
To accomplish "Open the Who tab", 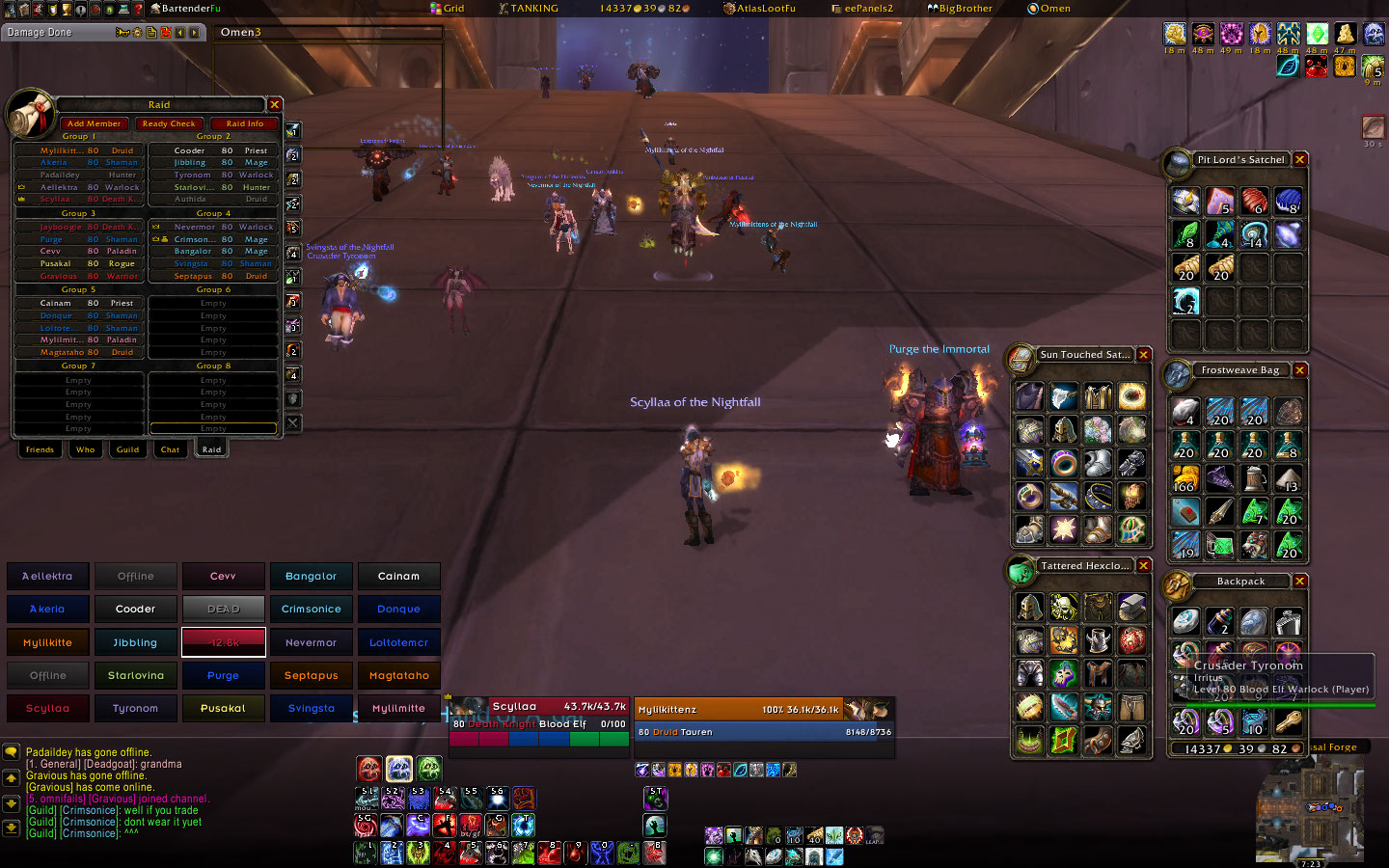I will click(86, 449).
